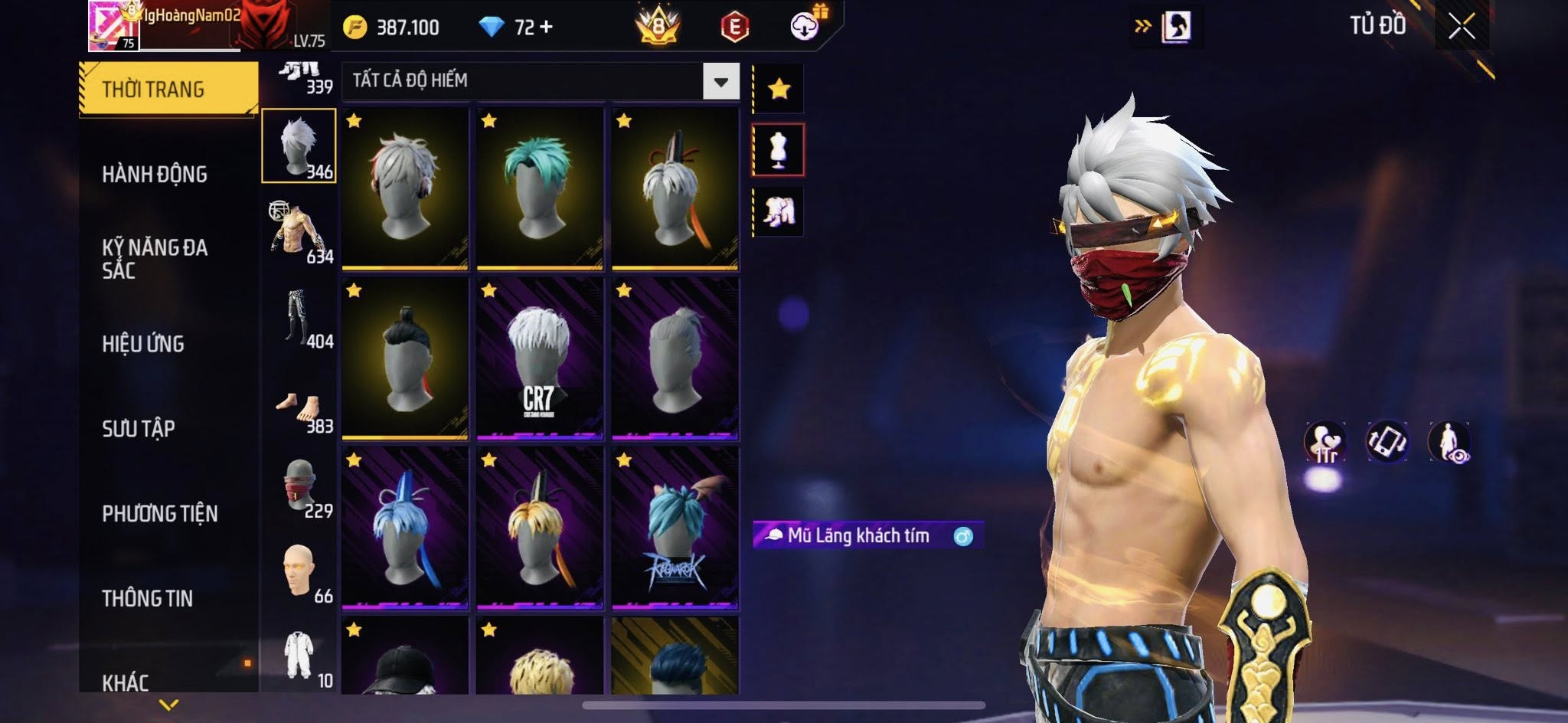Show favorites with the star filter

pyautogui.click(x=779, y=89)
